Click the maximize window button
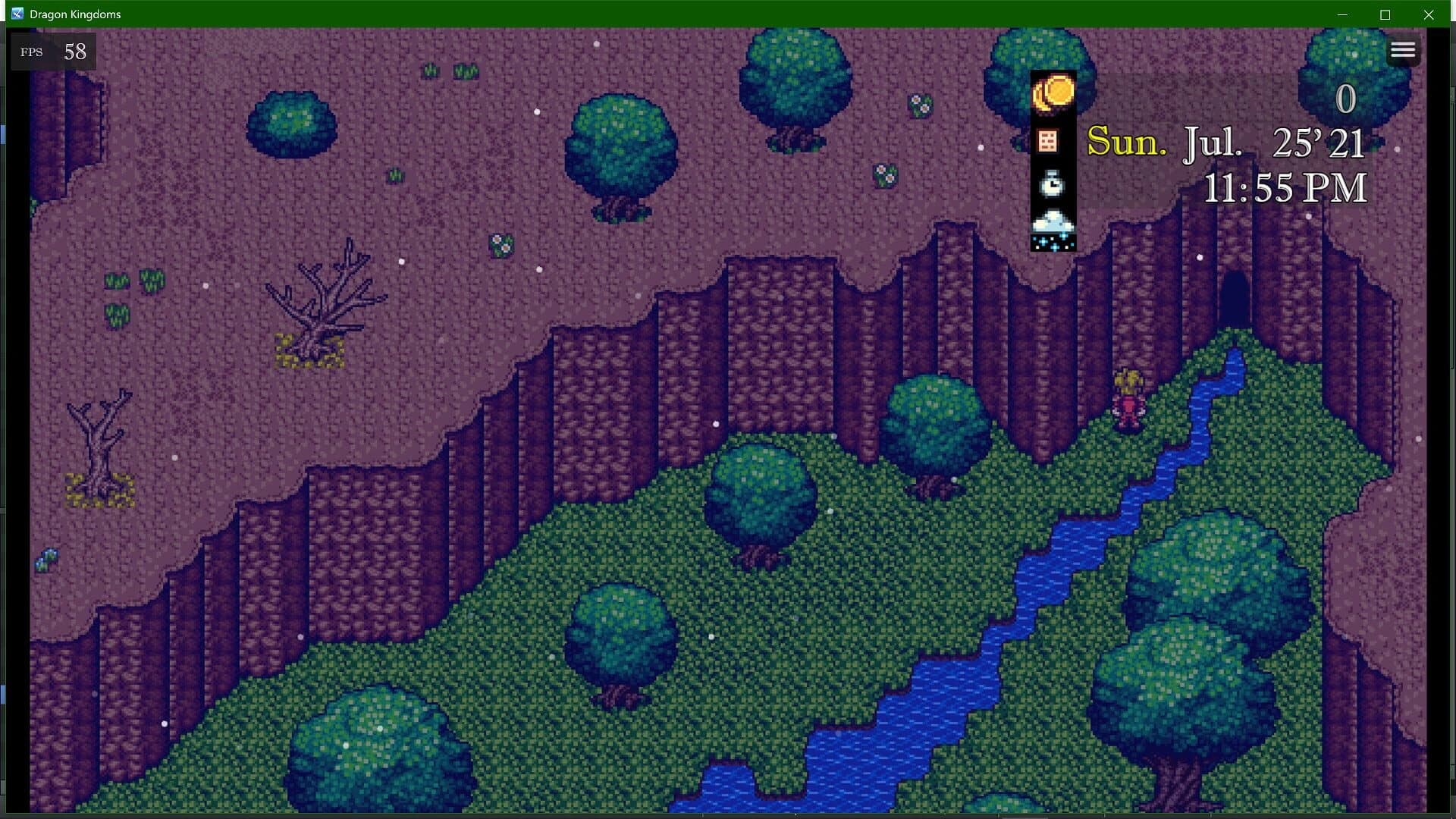This screenshot has height=819, width=1456. click(1385, 14)
